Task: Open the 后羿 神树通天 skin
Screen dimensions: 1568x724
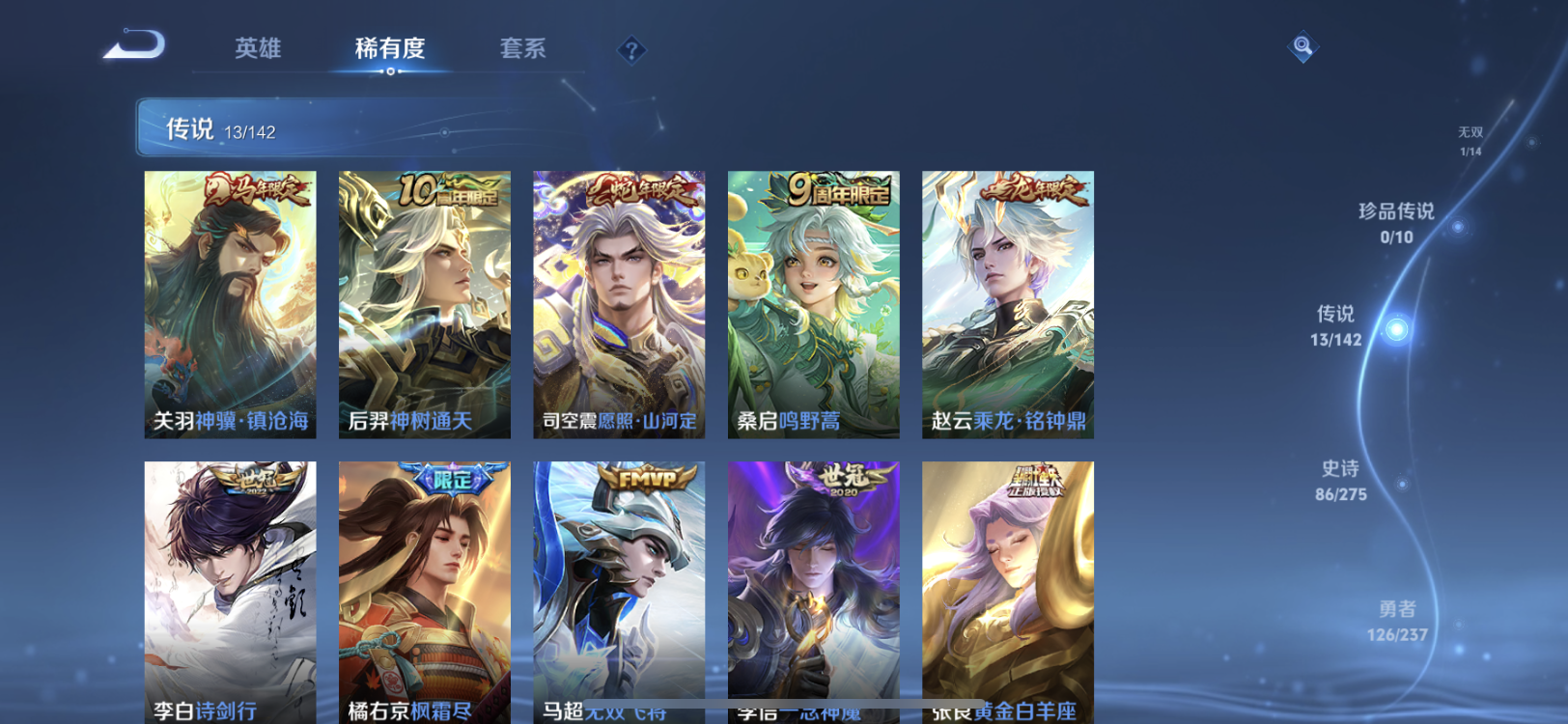Action: [425, 304]
